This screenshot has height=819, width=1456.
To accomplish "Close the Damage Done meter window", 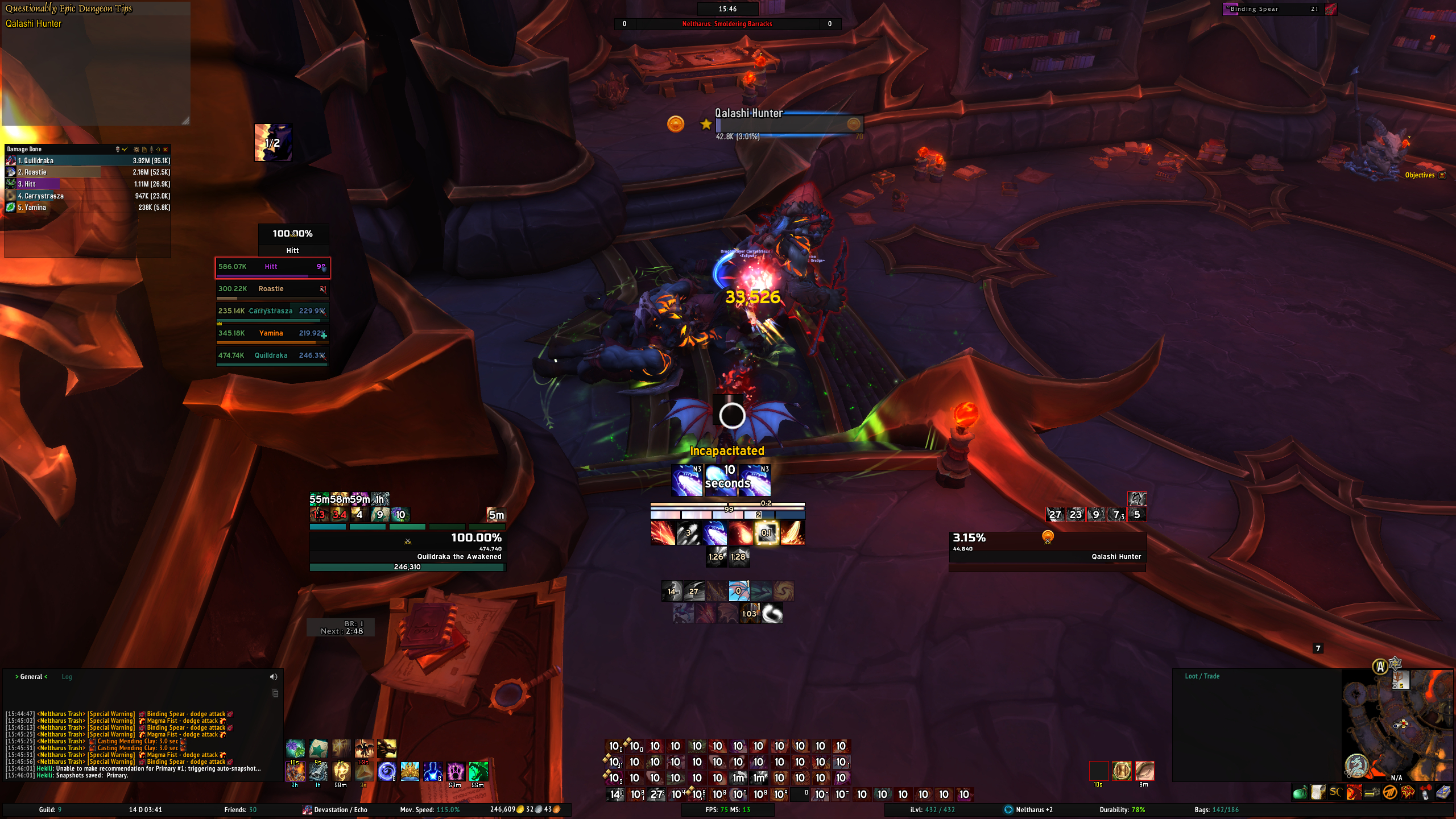I will pos(166,150).
